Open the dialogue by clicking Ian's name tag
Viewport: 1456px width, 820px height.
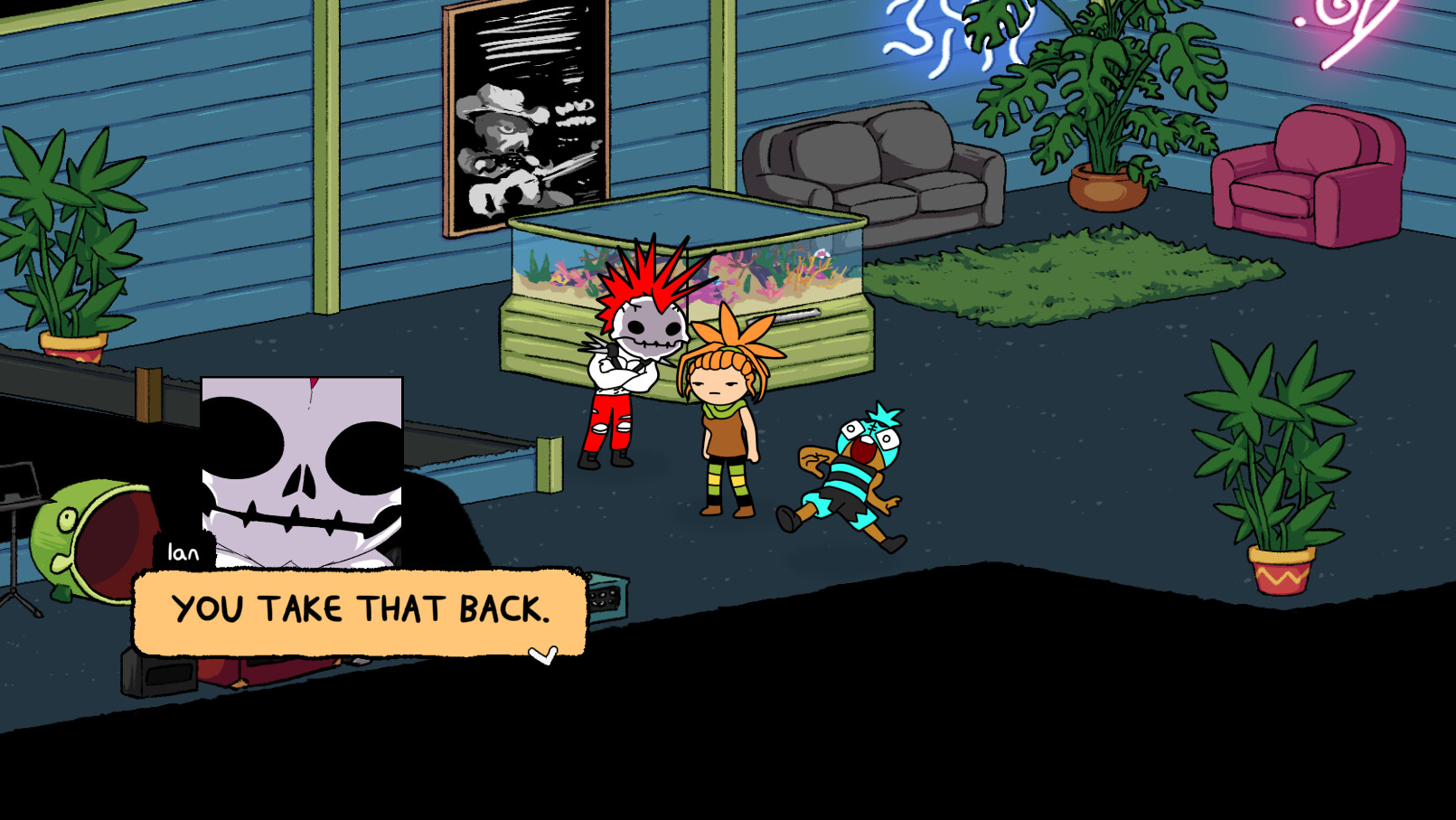coord(181,551)
